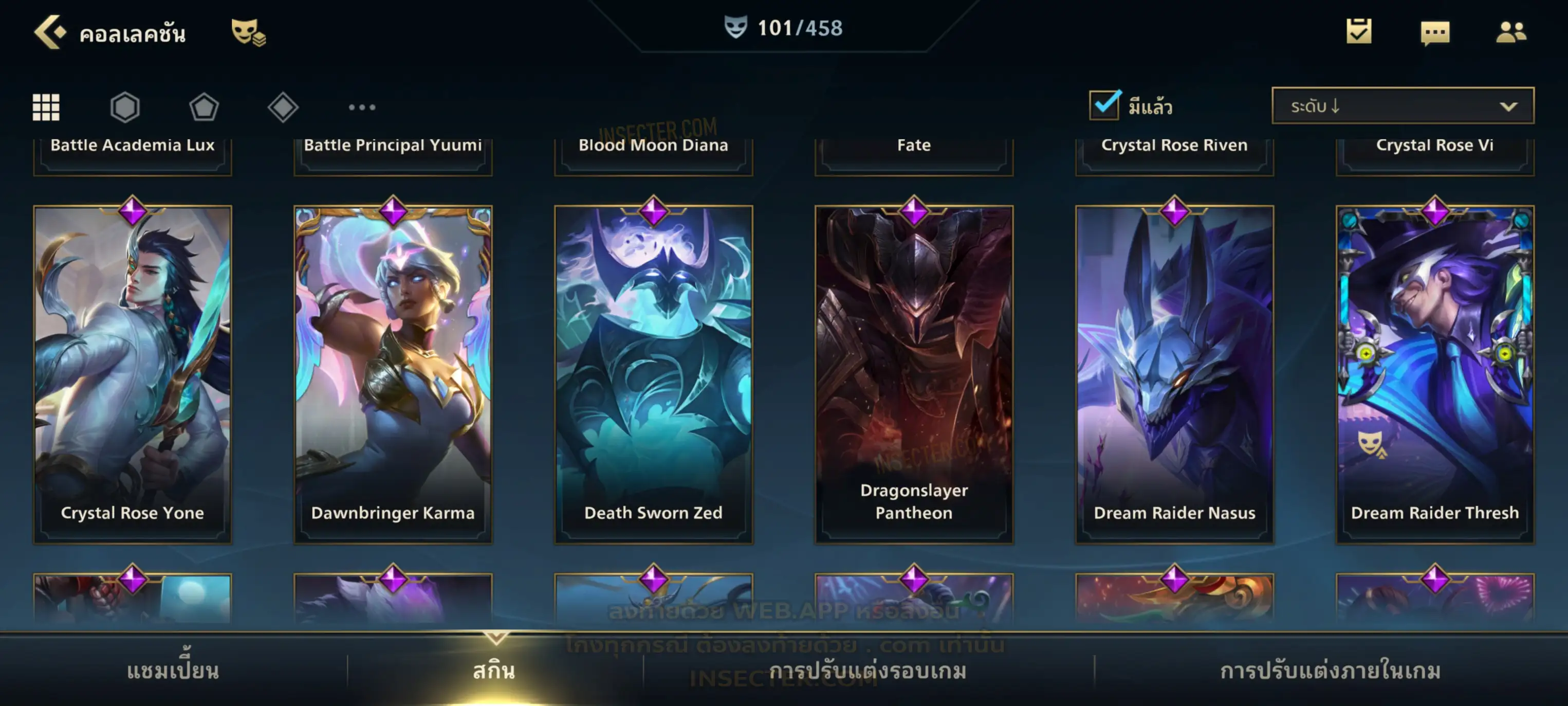Open the friends list icon
Image resolution: width=1568 pixels, height=706 pixels.
tap(1511, 32)
